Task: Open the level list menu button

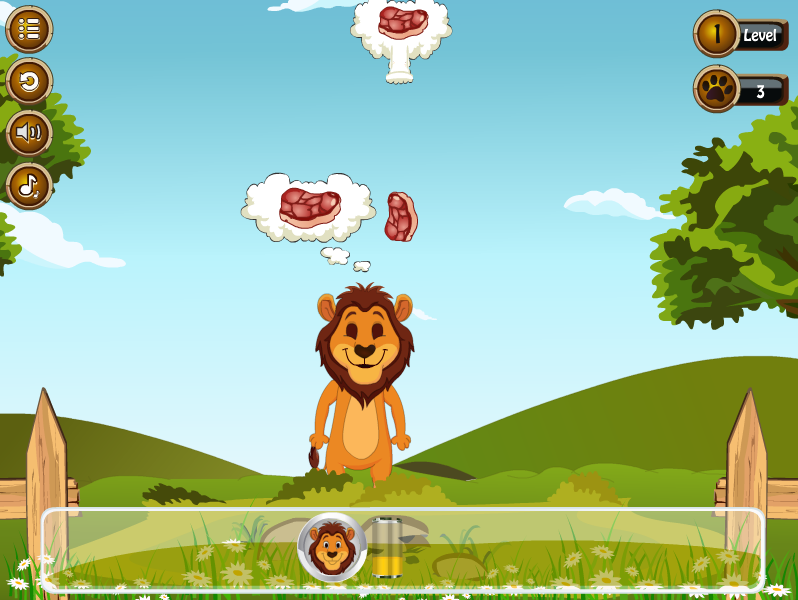Action: tap(29, 29)
